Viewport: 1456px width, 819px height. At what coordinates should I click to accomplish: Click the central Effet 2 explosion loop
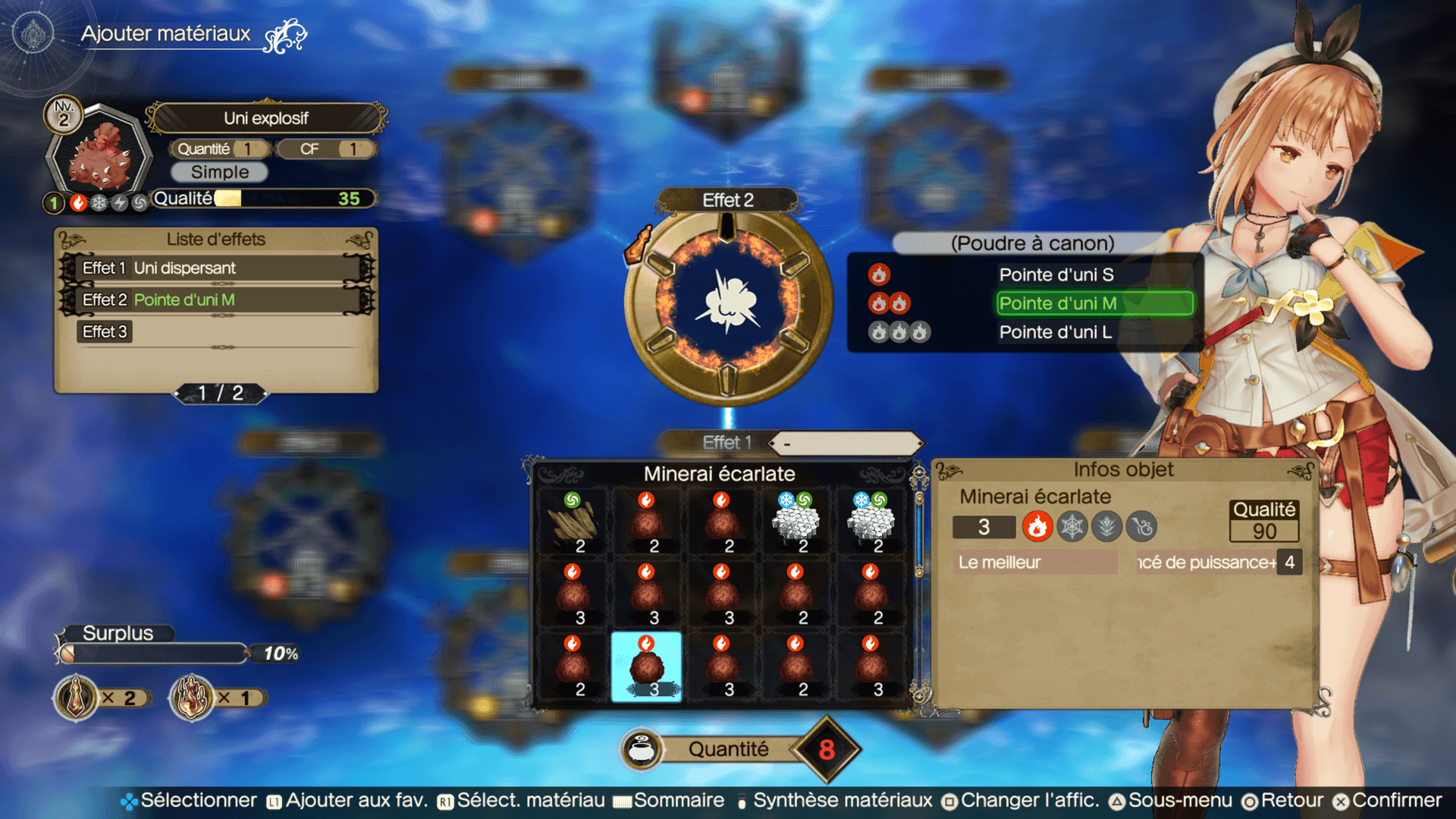[x=727, y=304]
